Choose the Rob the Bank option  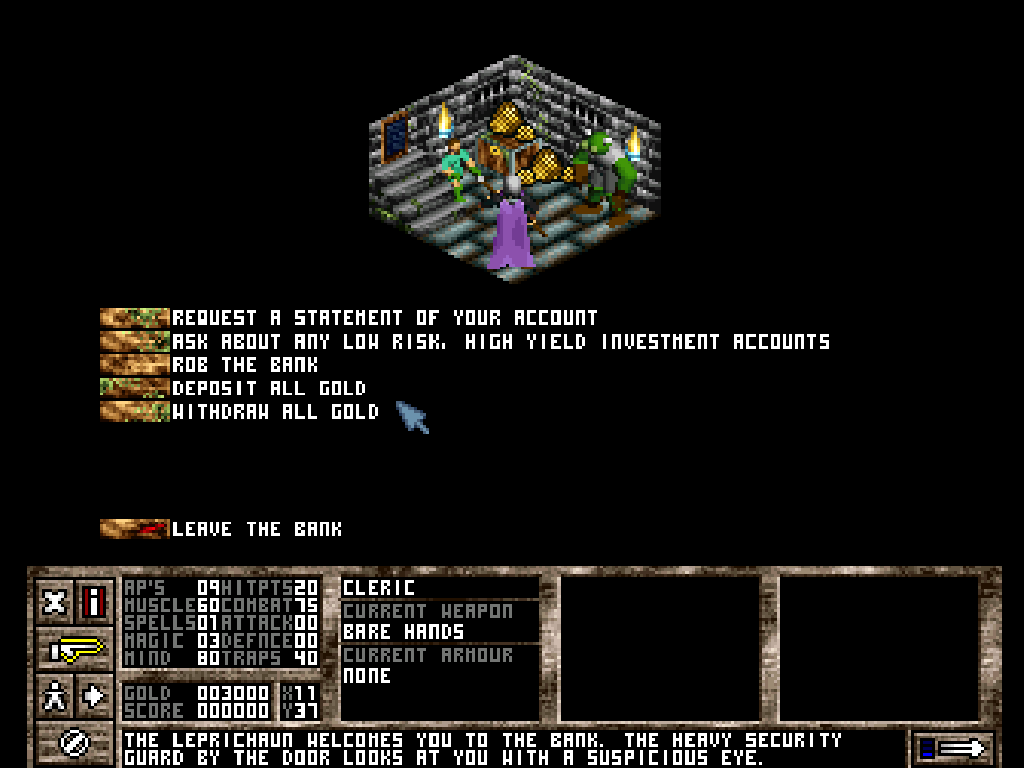[245, 365]
